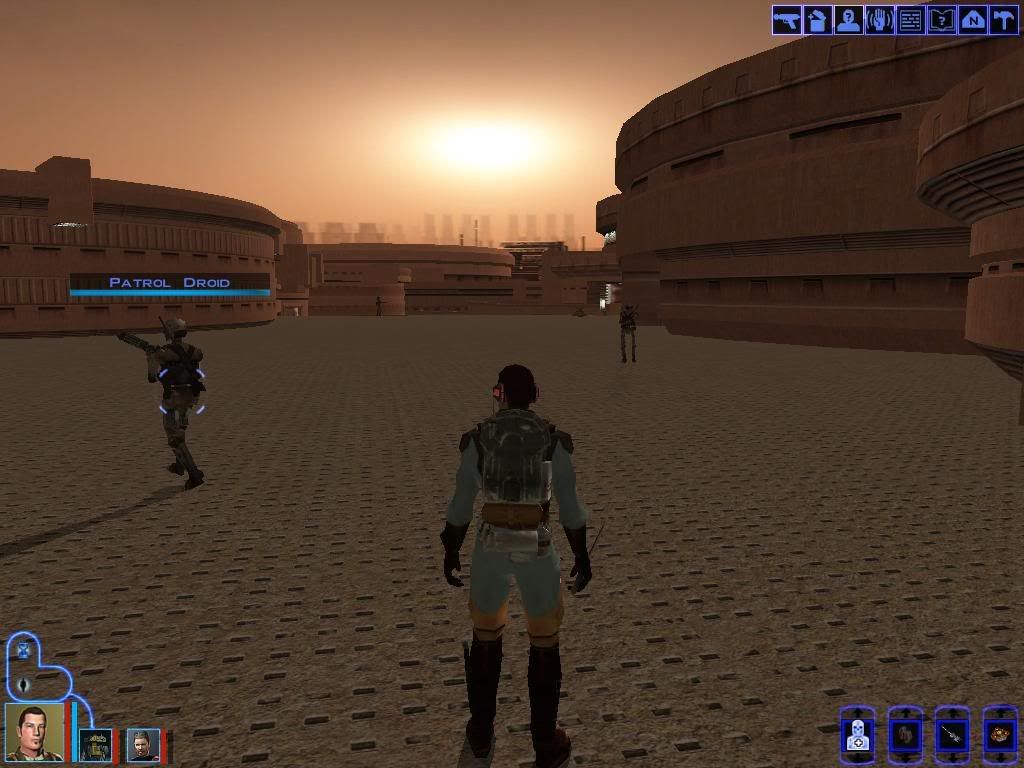Image resolution: width=1024 pixels, height=768 pixels.
Task: Target the Patrol Droid name label
Action: 170,283
